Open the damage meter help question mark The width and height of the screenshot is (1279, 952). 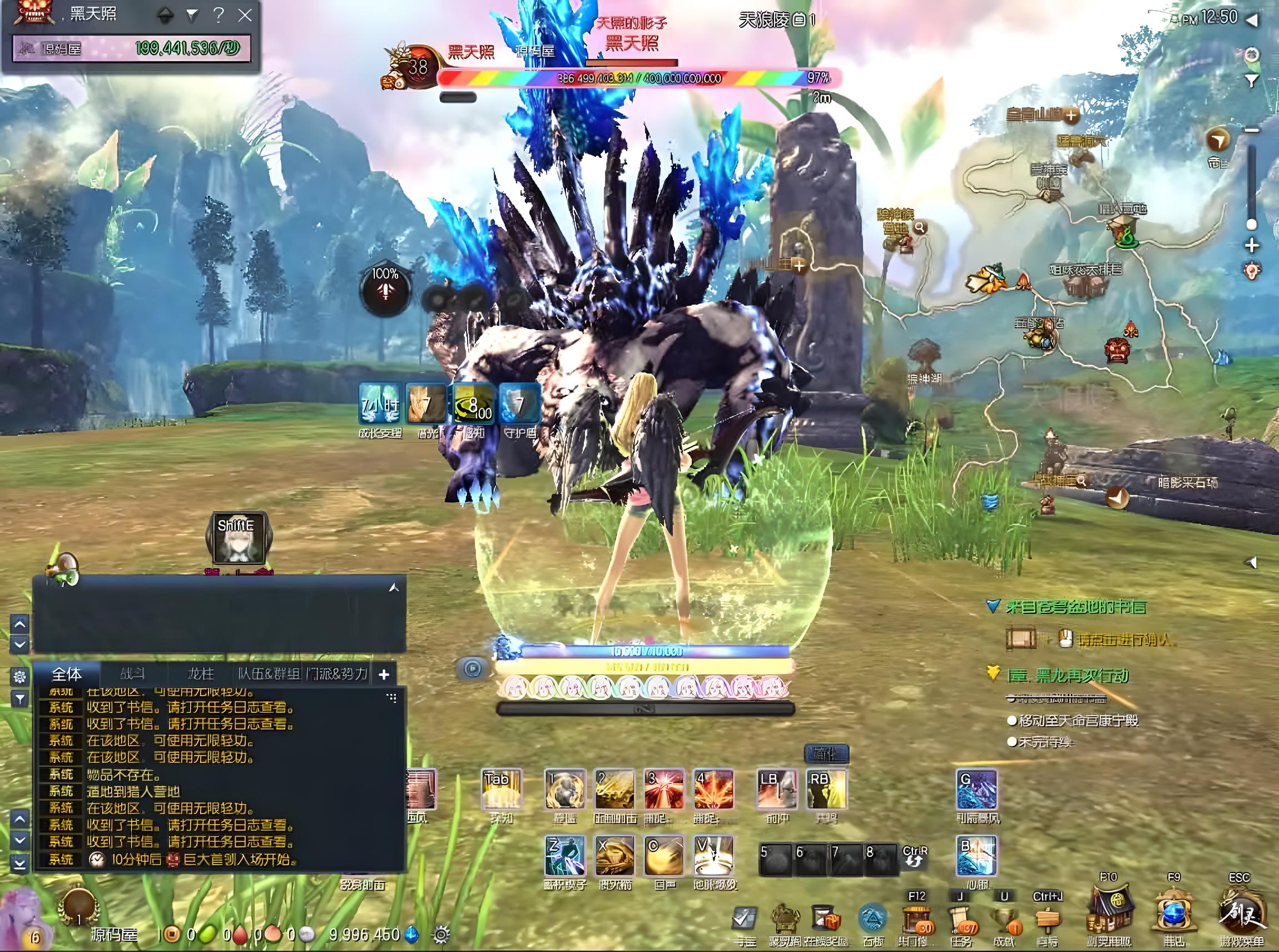click(x=218, y=16)
